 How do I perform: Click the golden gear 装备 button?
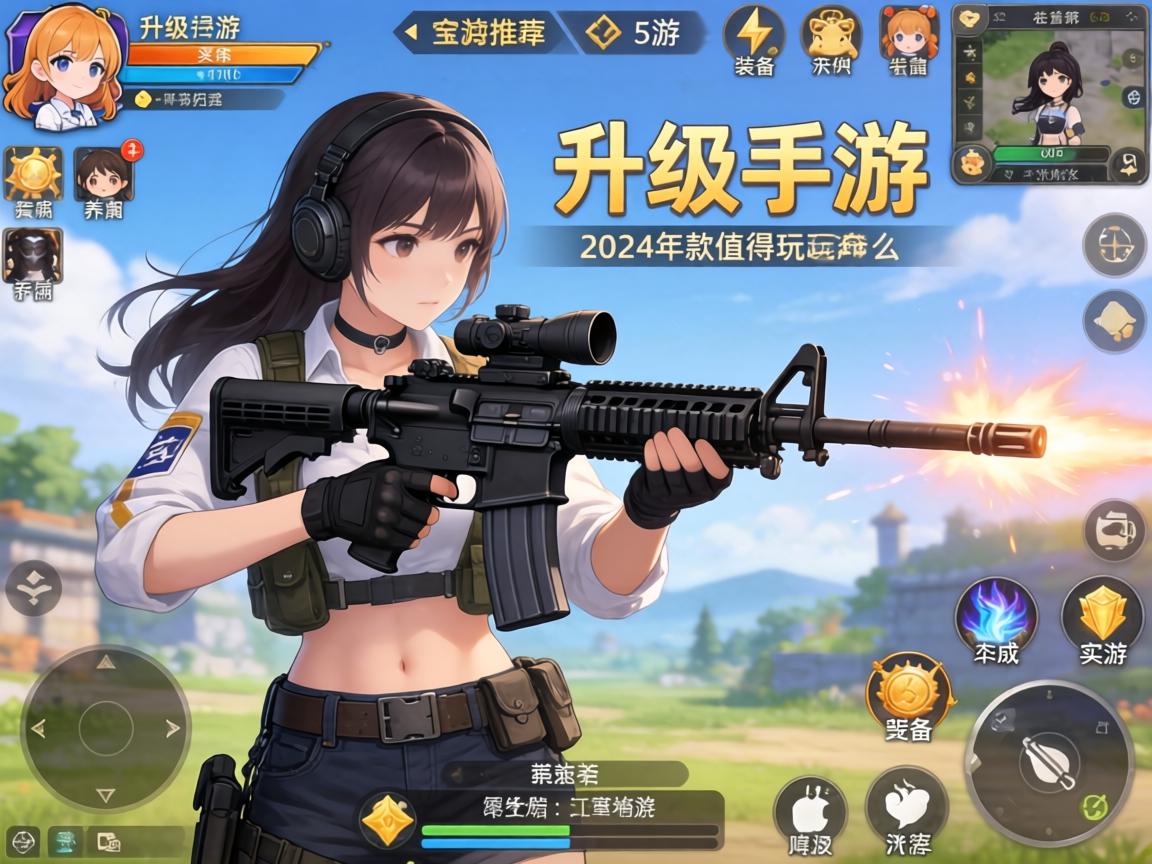(x=909, y=688)
